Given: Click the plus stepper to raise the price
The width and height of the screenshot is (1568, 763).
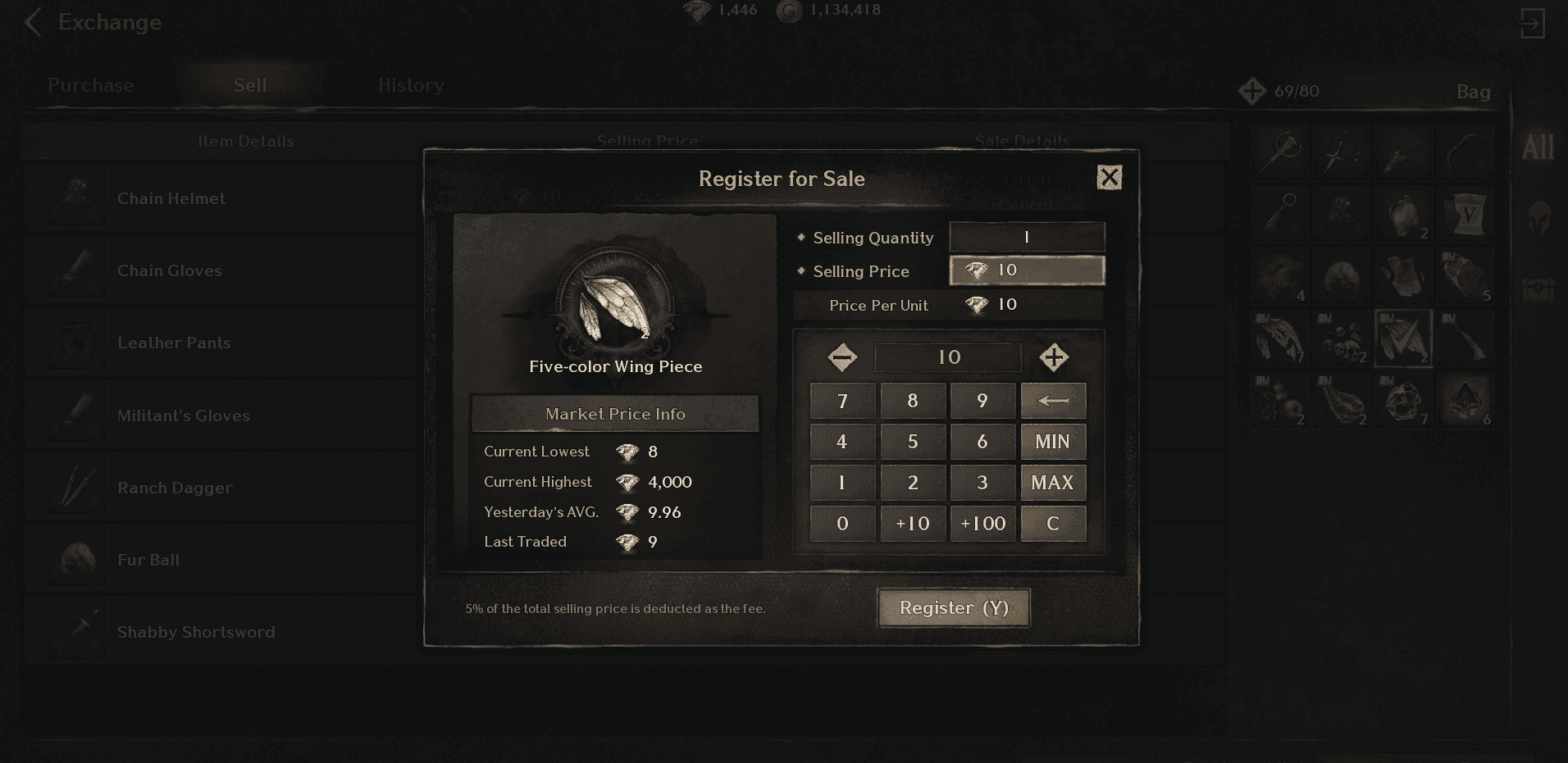Looking at the screenshot, I should (x=1054, y=357).
